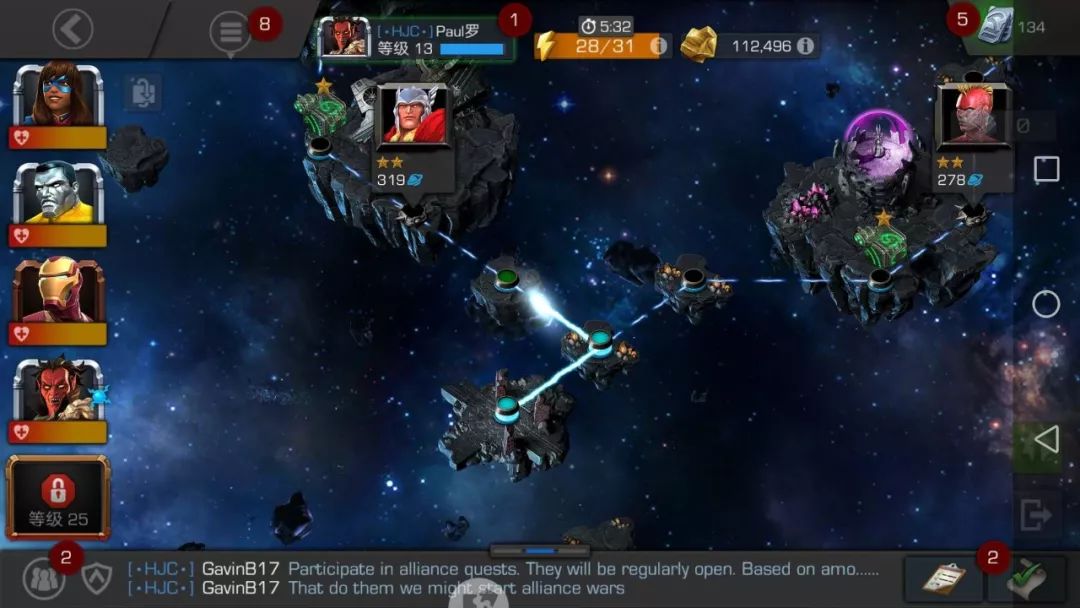
Task: Go back with the arrow button
Action: 72,30
